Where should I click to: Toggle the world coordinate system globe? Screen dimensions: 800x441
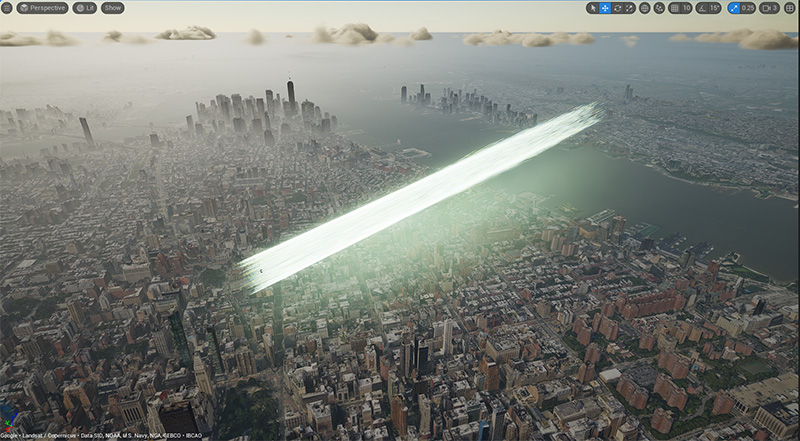click(645, 8)
